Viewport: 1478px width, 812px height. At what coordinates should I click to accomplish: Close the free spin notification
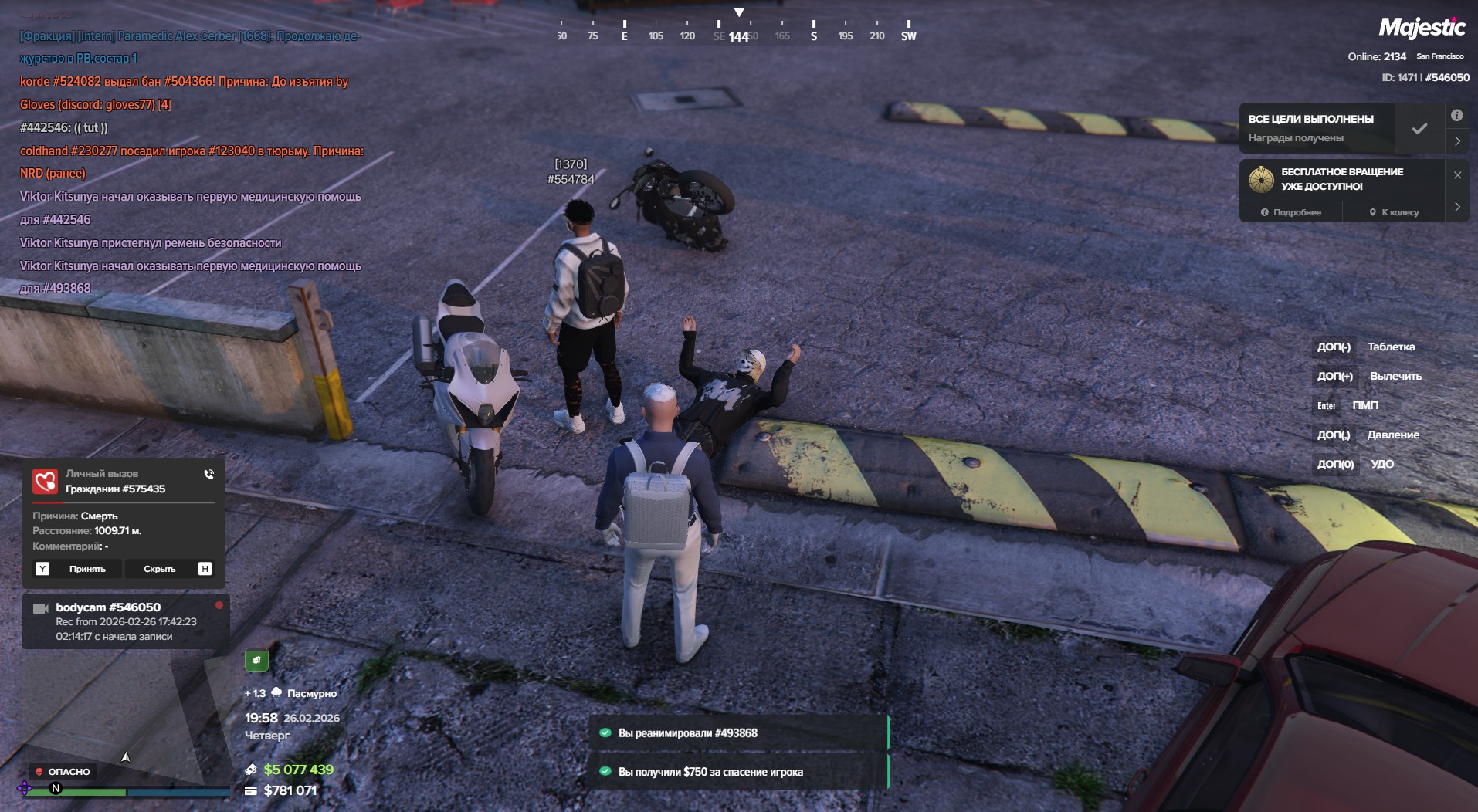1457,175
